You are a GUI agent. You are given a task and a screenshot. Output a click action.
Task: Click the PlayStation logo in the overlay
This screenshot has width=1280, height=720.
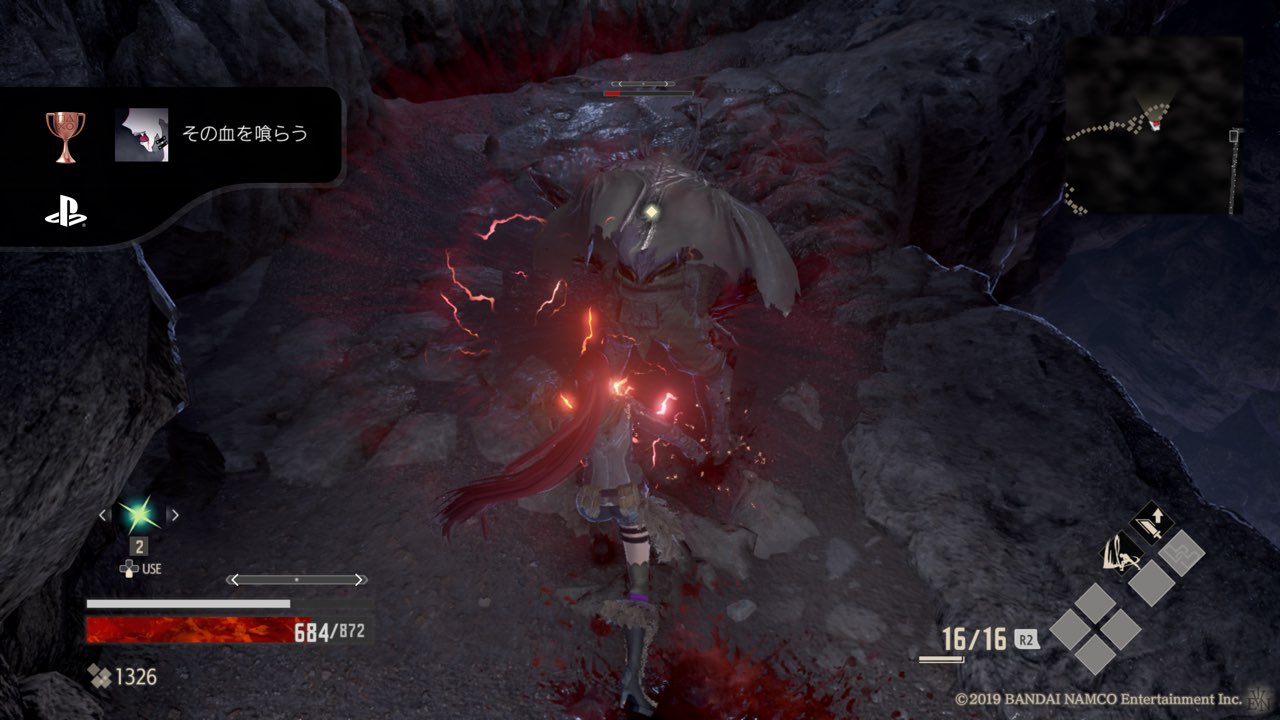tap(66, 215)
